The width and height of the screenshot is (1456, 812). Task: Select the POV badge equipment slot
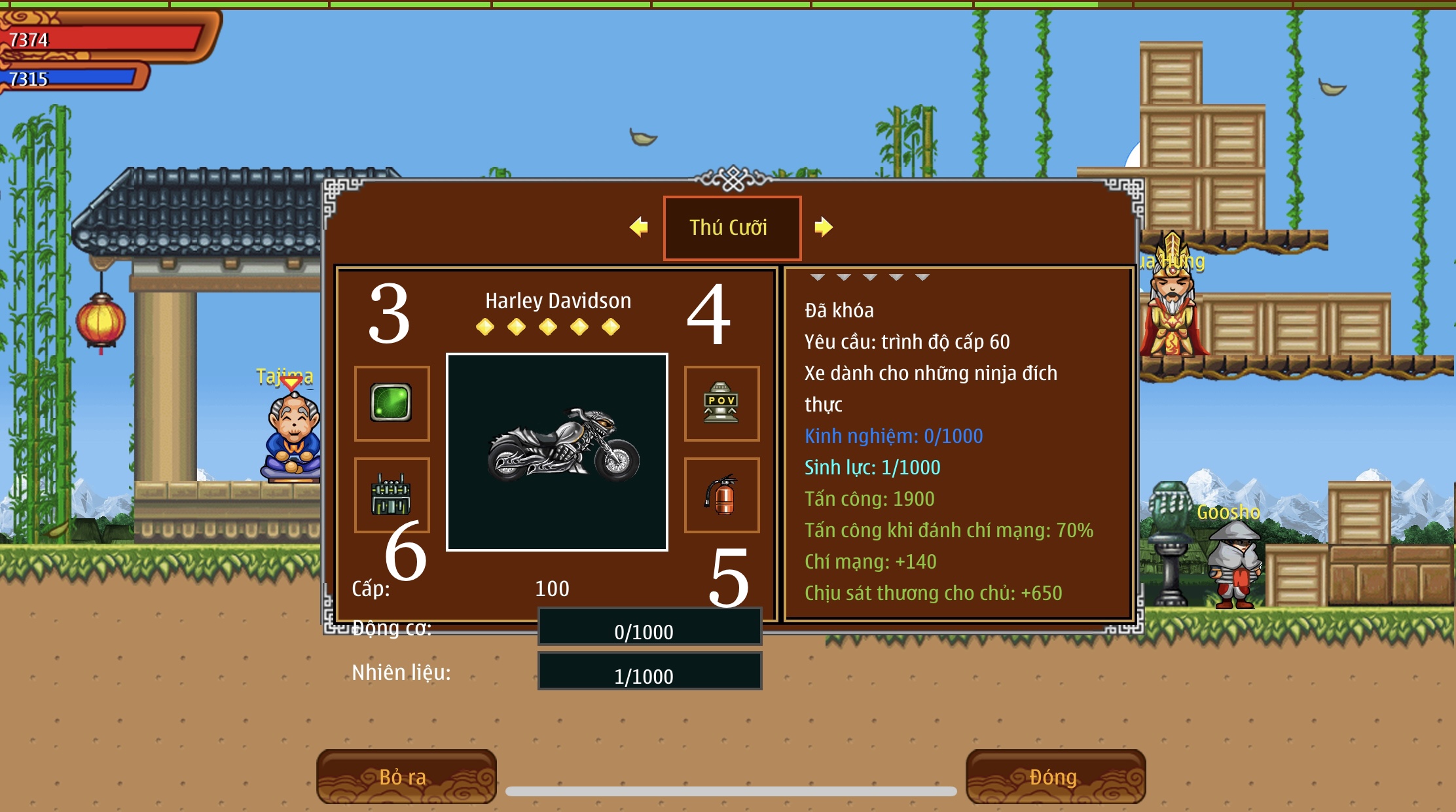(x=721, y=403)
